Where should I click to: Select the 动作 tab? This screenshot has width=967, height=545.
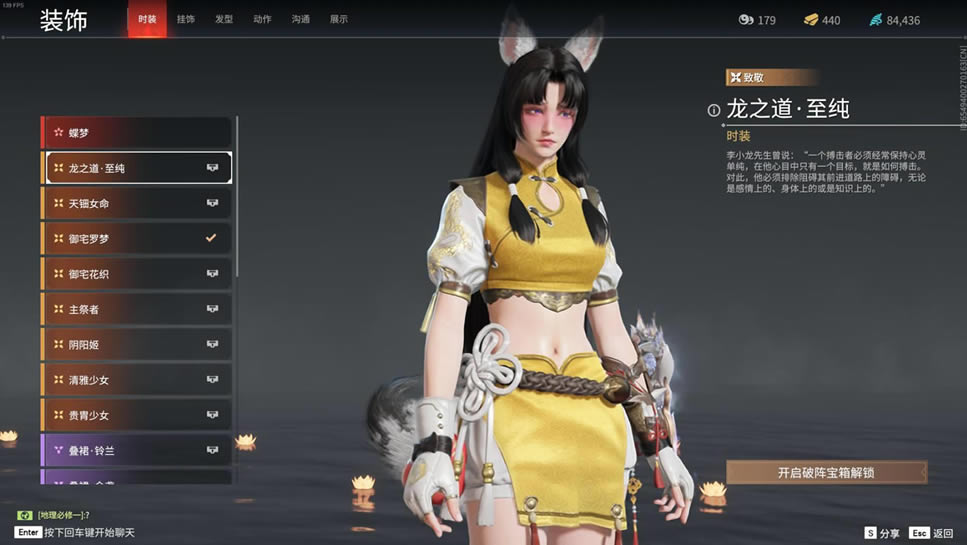262,19
